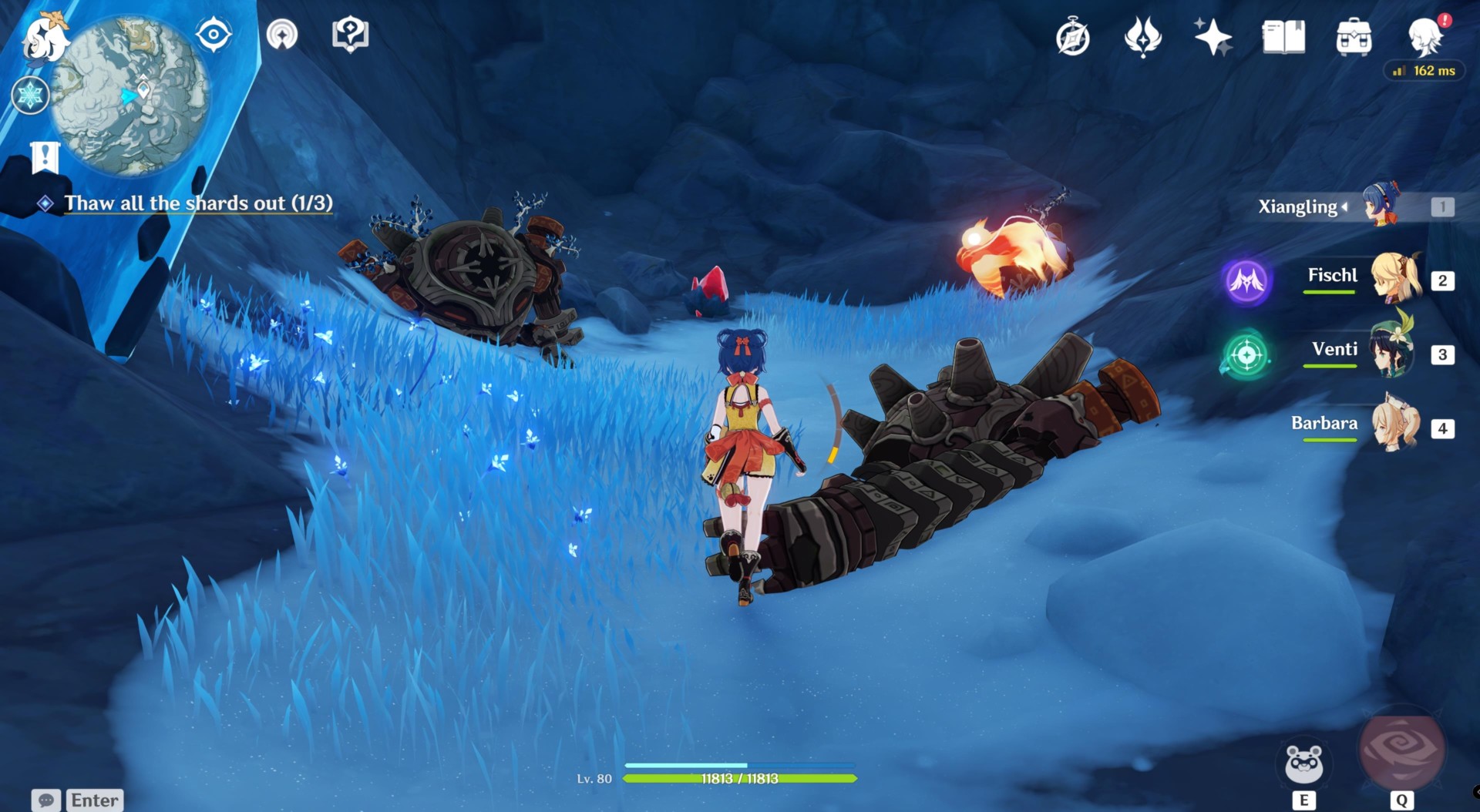The image size is (1480, 812).
Task: Open the Adventurer Handbook compass icon
Action: [1075, 36]
